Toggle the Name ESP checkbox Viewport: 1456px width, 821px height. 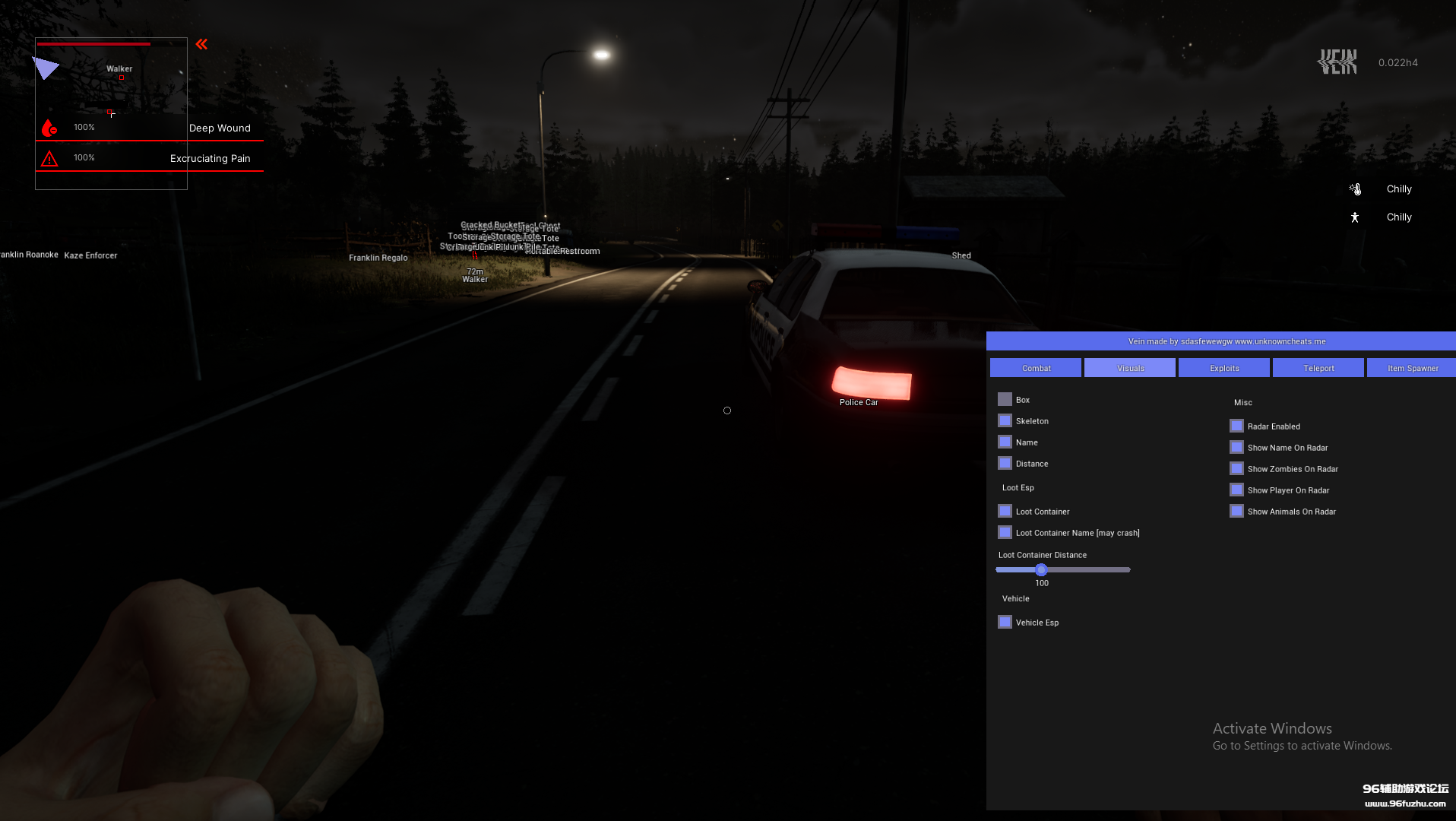point(1005,442)
